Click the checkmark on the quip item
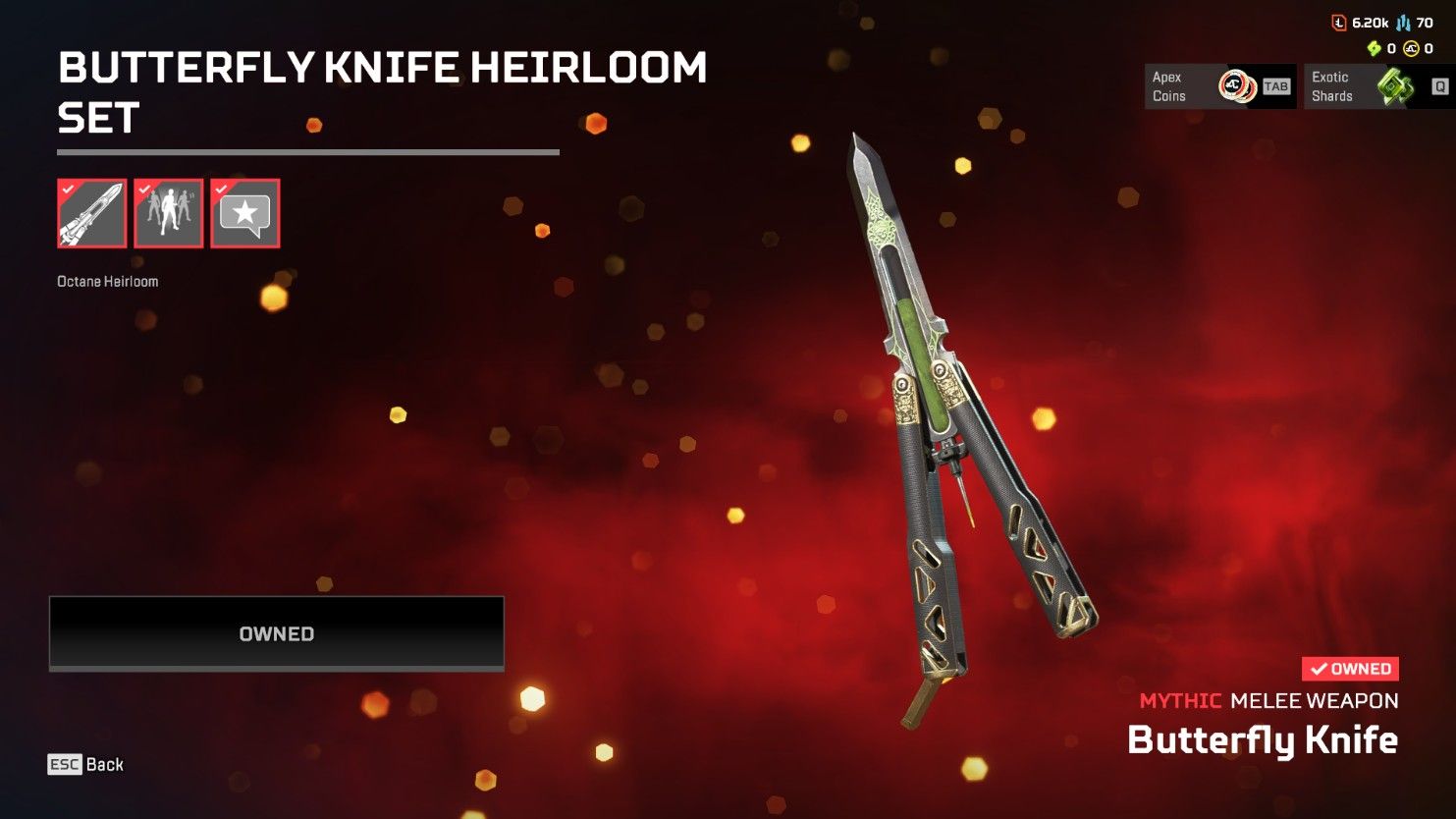This screenshot has height=819, width=1456. (219, 189)
